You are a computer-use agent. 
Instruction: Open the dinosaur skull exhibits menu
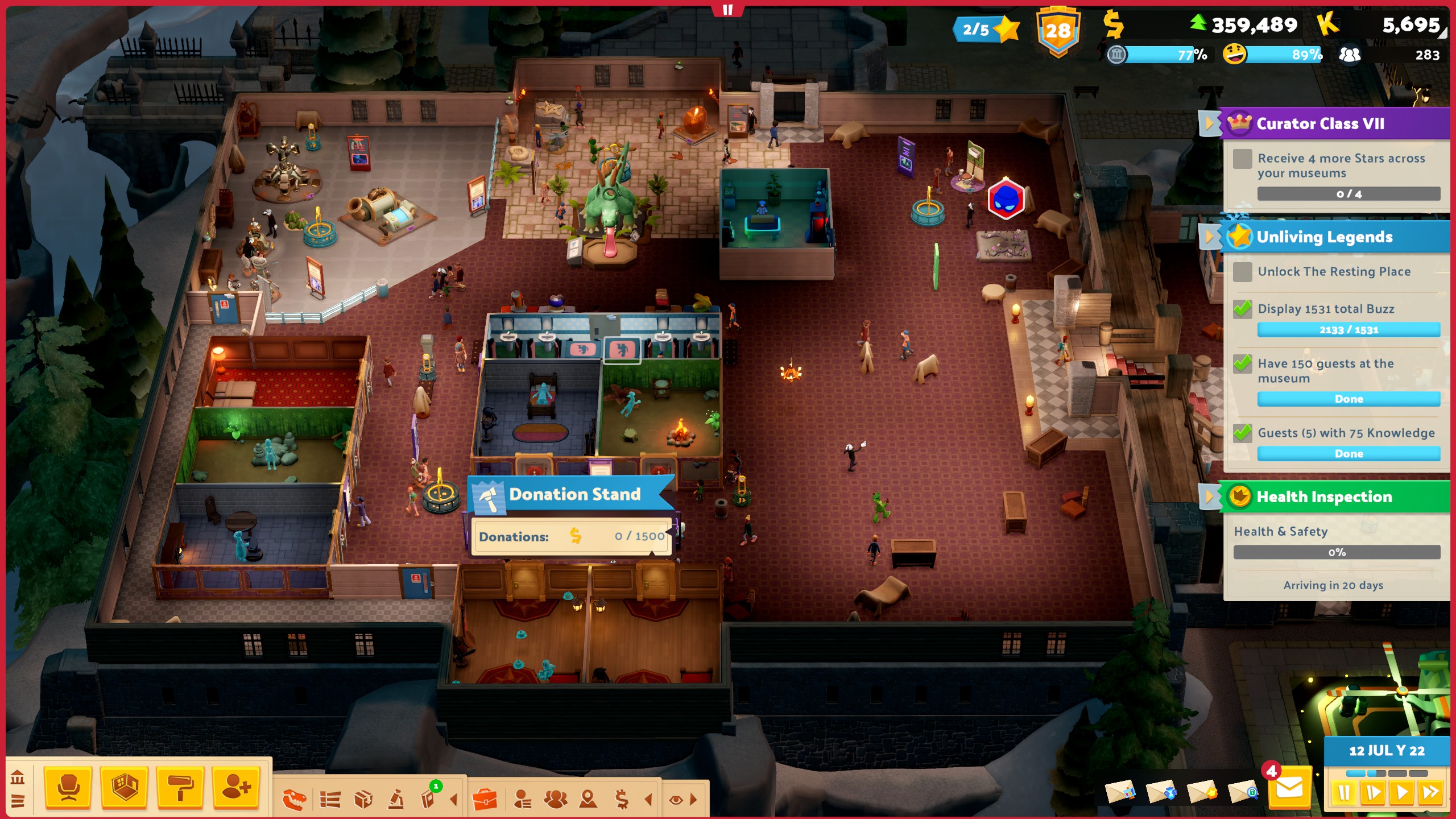pos(295,800)
